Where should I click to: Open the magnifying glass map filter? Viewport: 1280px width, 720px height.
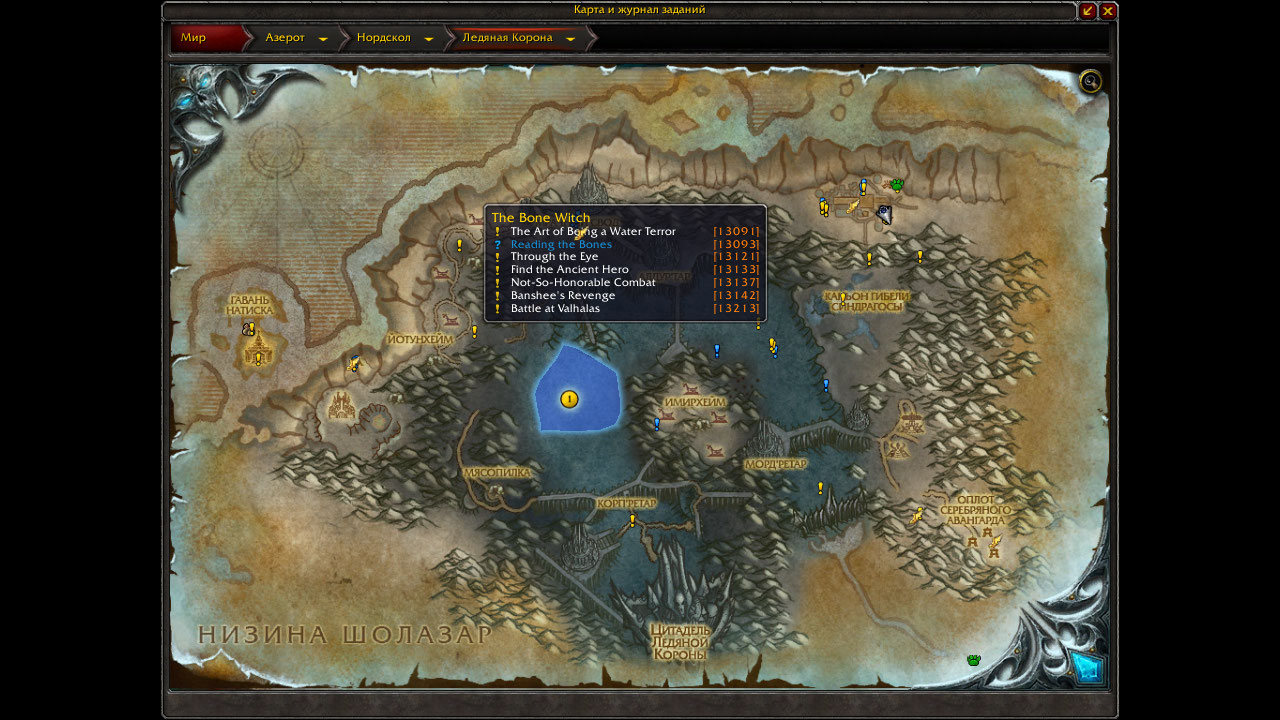click(x=1090, y=81)
